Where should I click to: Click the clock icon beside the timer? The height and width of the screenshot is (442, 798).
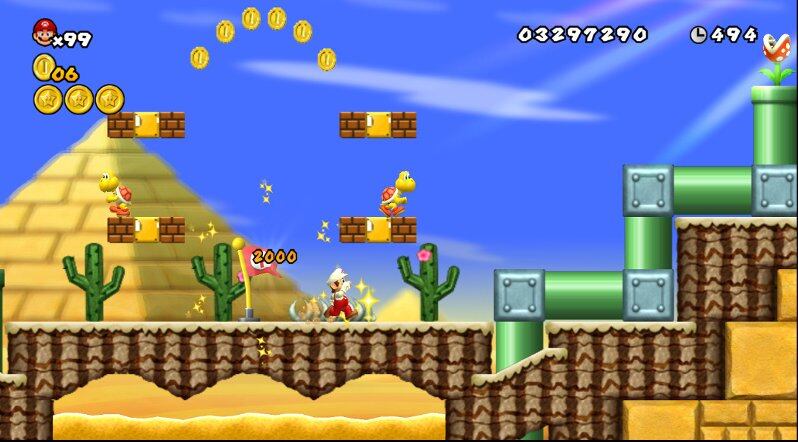click(697, 34)
